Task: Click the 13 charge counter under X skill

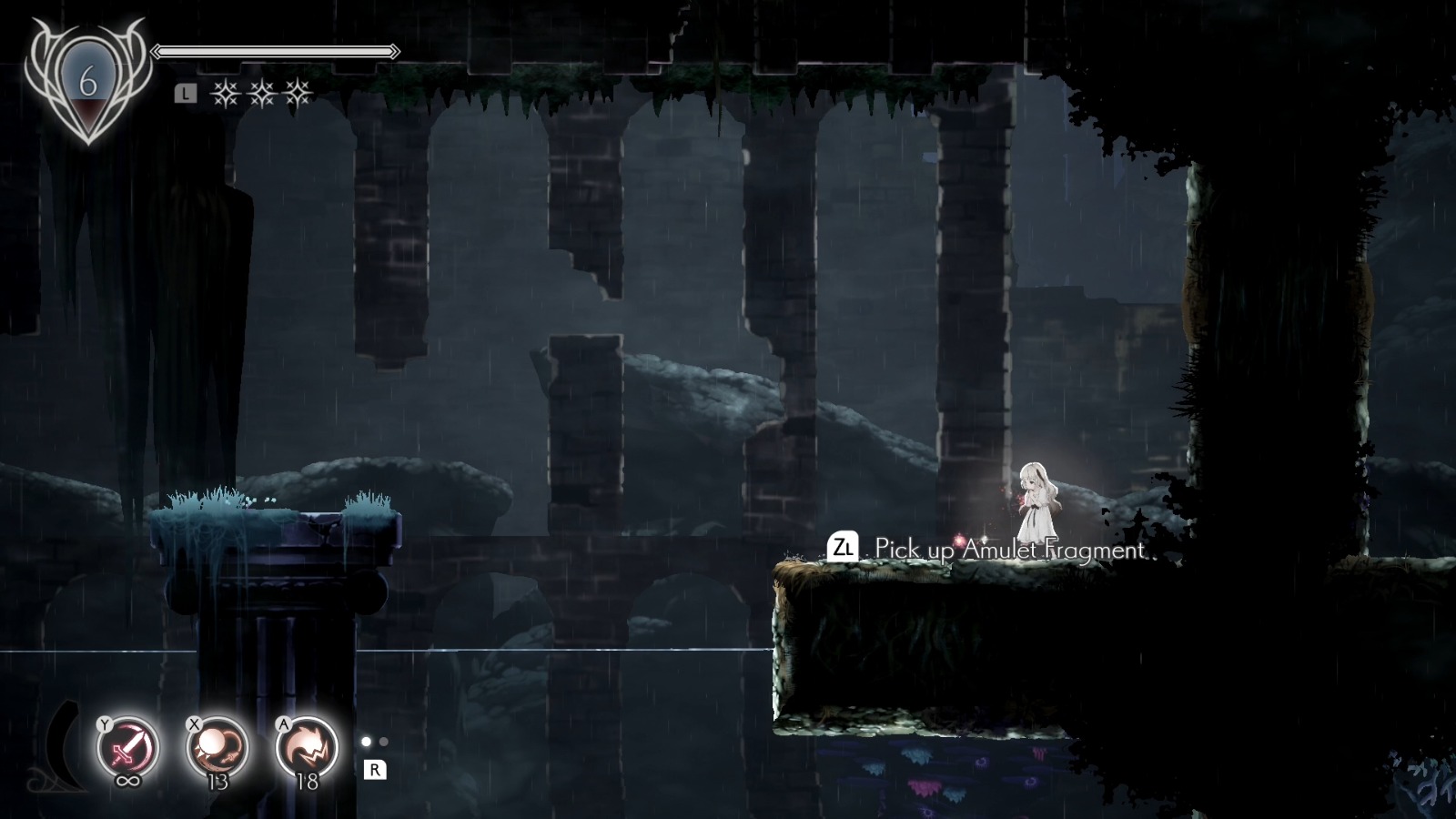Action: point(217,781)
